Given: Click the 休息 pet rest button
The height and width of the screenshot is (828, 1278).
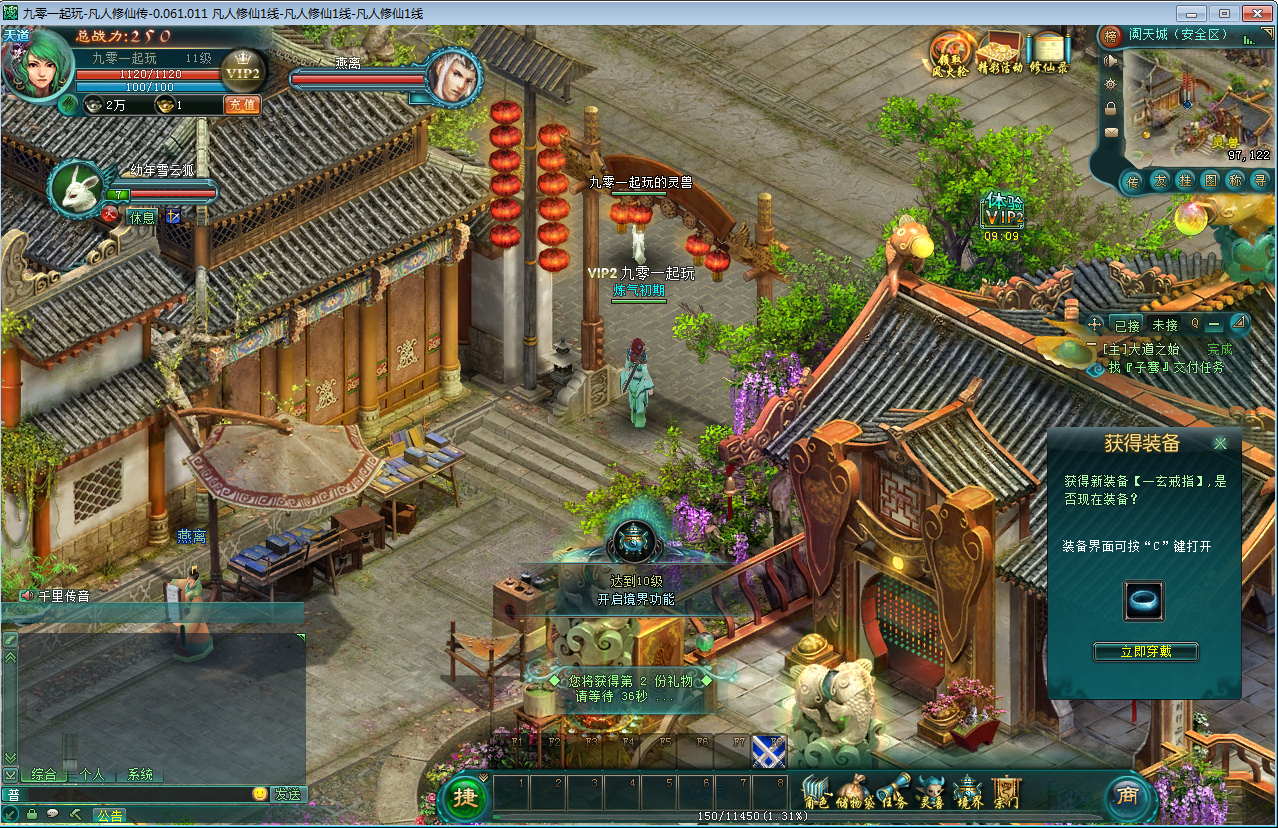Looking at the screenshot, I should [x=143, y=216].
